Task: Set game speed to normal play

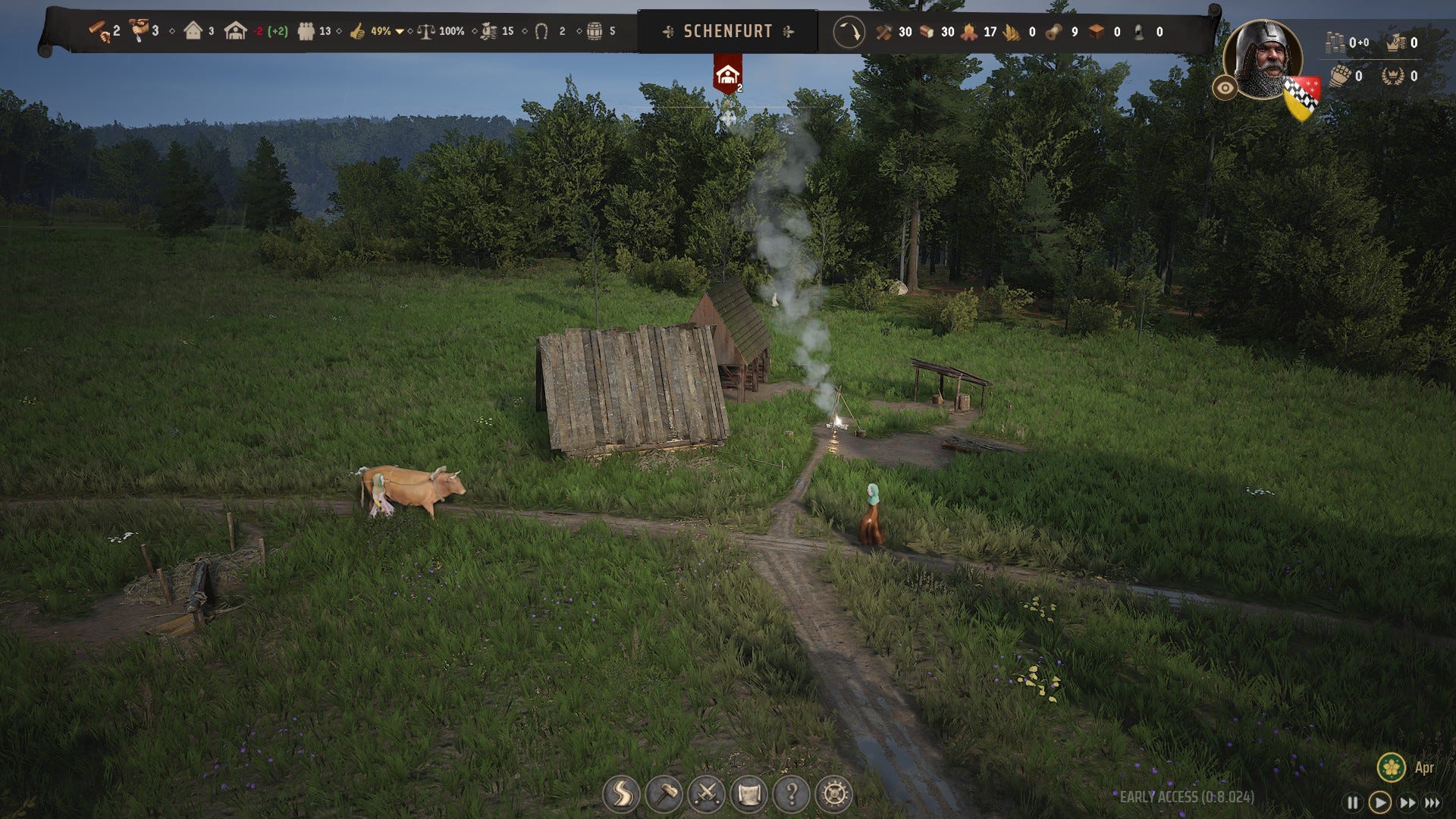Action: click(1380, 802)
